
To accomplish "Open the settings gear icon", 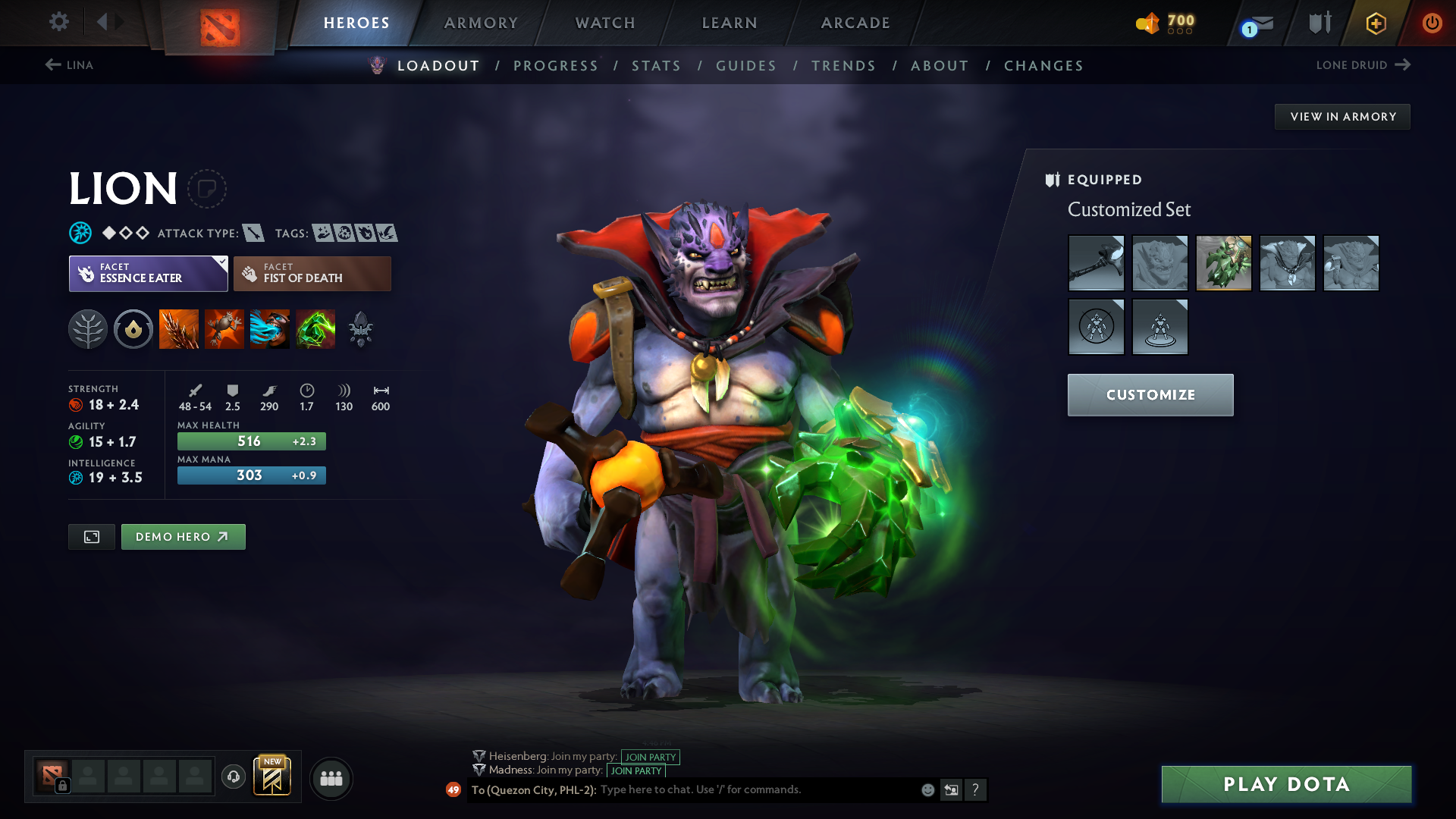I will (x=58, y=22).
